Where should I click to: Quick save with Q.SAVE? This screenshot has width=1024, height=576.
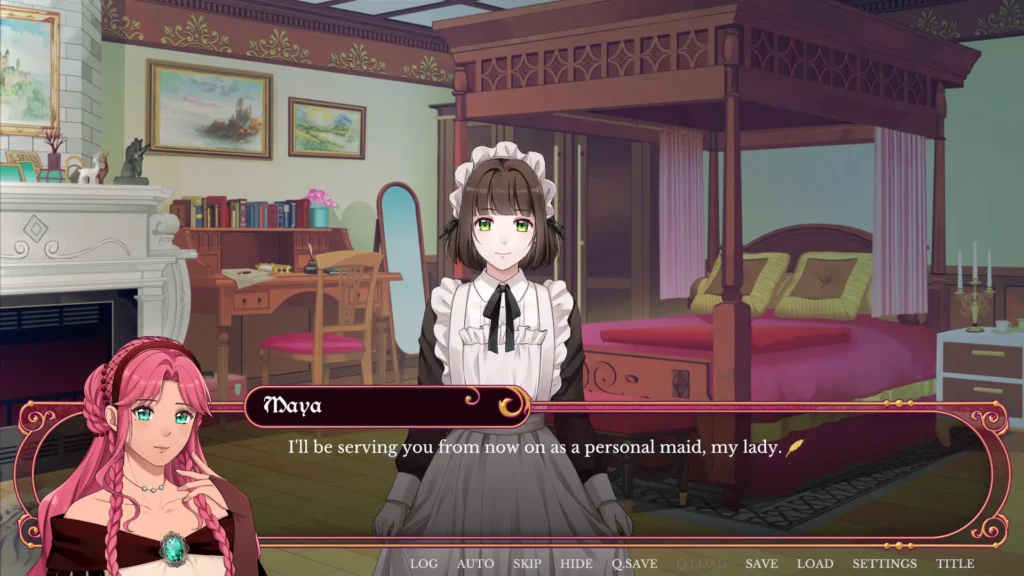(635, 564)
